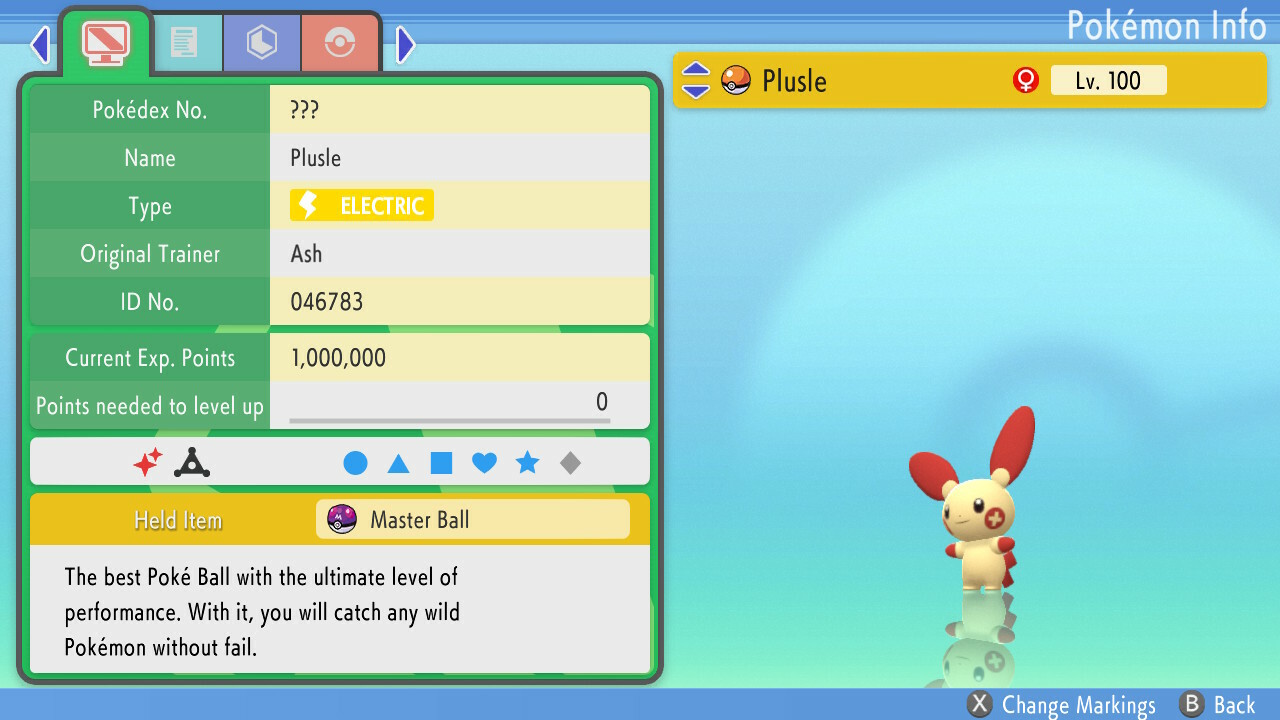The width and height of the screenshot is (1280, 720).
Task: Go to previous page with left arrow
Action: point(40,44)
